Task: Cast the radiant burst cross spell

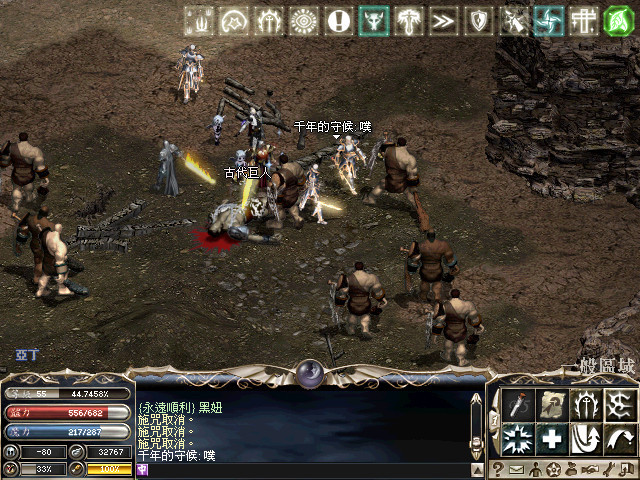Action: (519, 438)
